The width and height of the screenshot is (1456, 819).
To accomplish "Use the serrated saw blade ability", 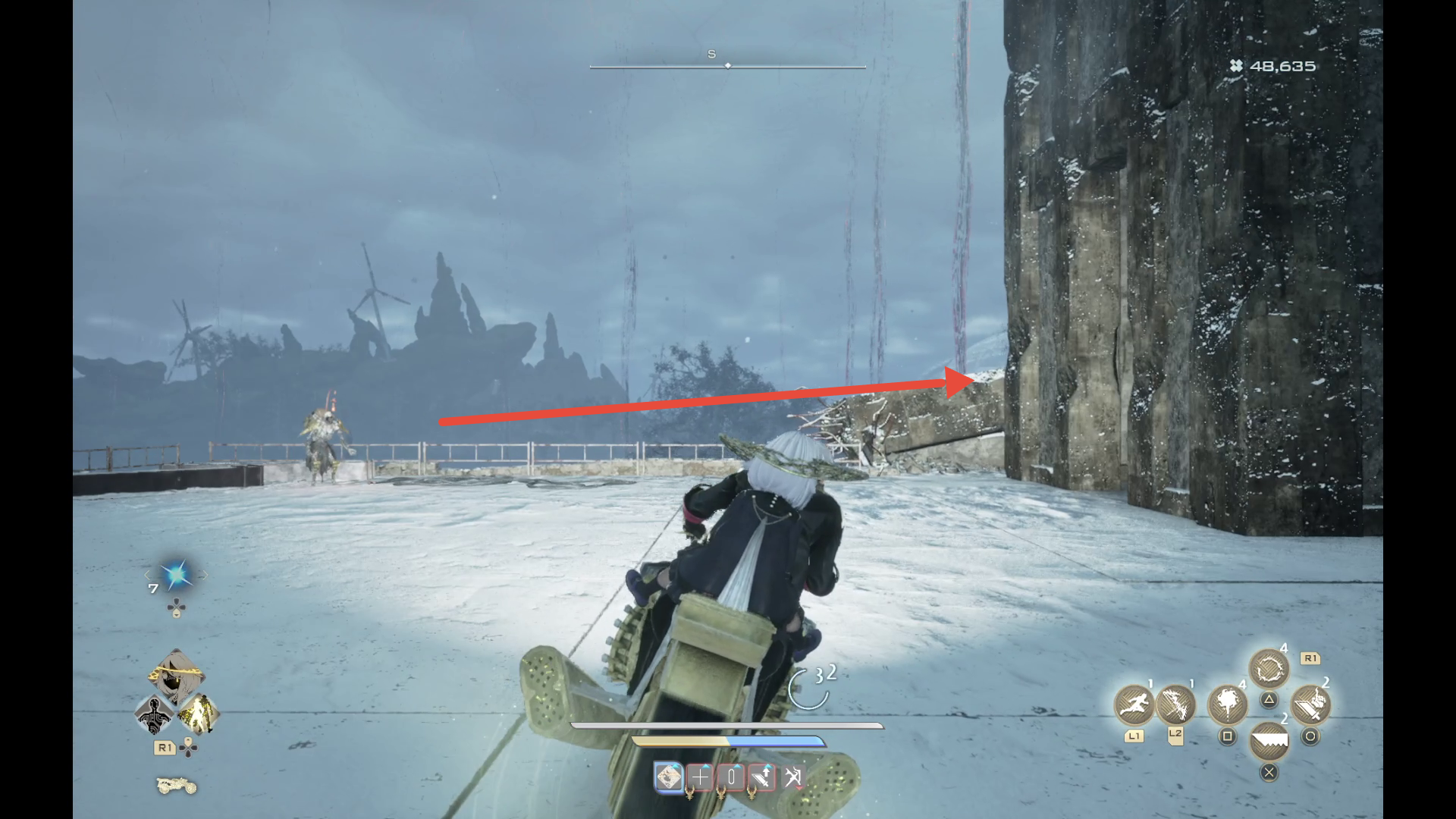I will point(1269,741).
